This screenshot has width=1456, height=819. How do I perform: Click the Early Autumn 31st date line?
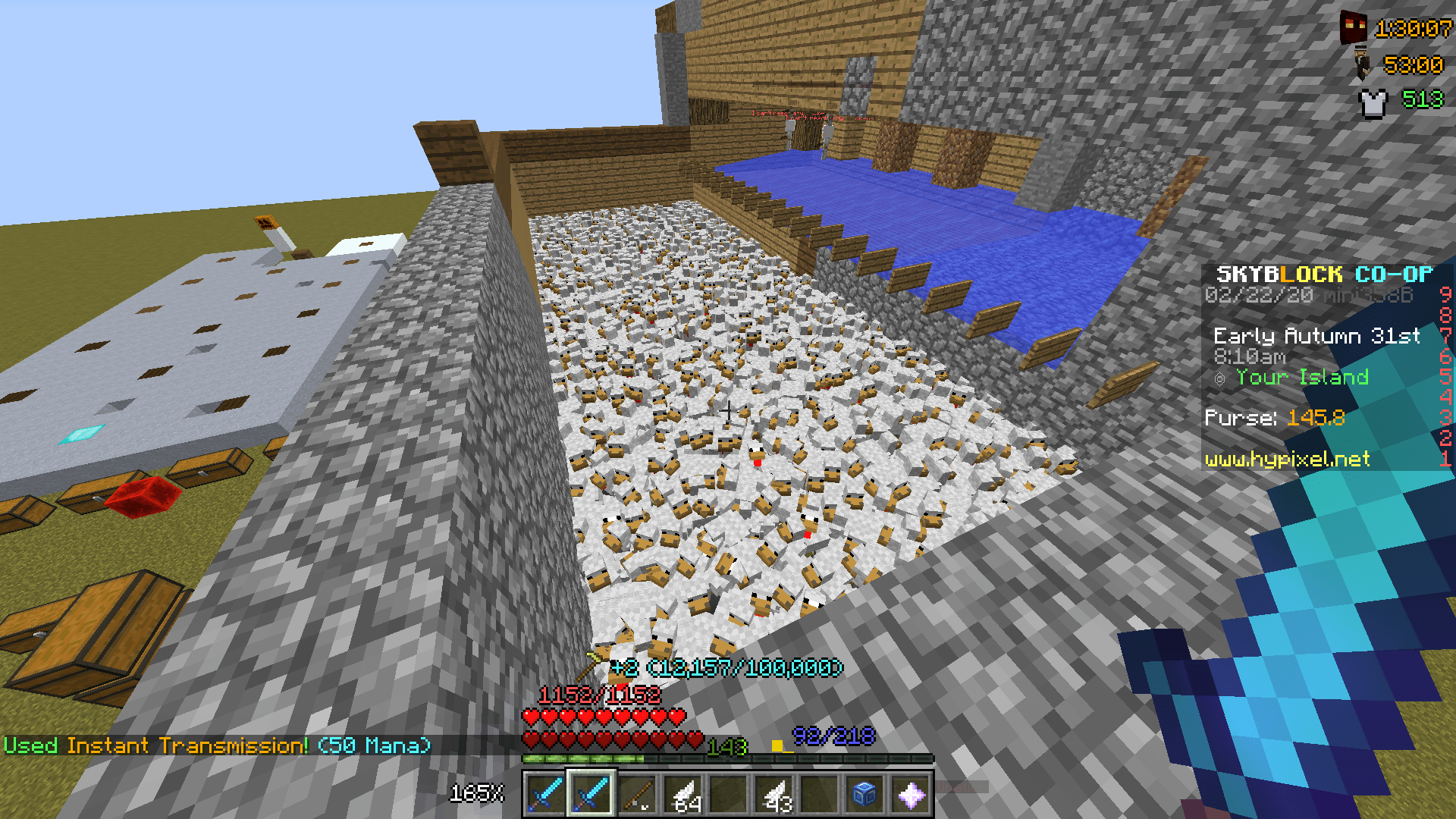click(x=1316, y=337)
